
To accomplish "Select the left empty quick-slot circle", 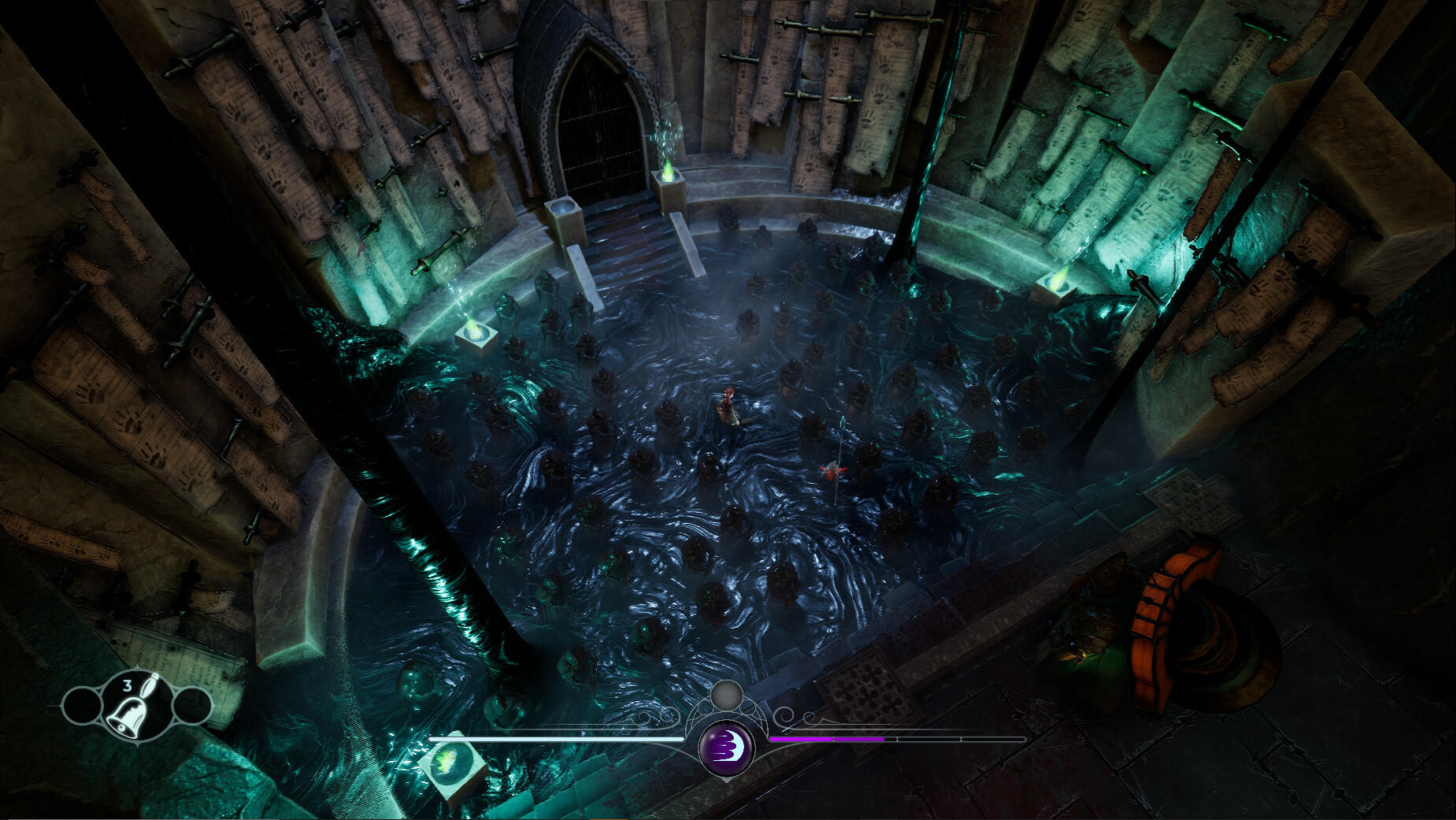I will (81, 707).
